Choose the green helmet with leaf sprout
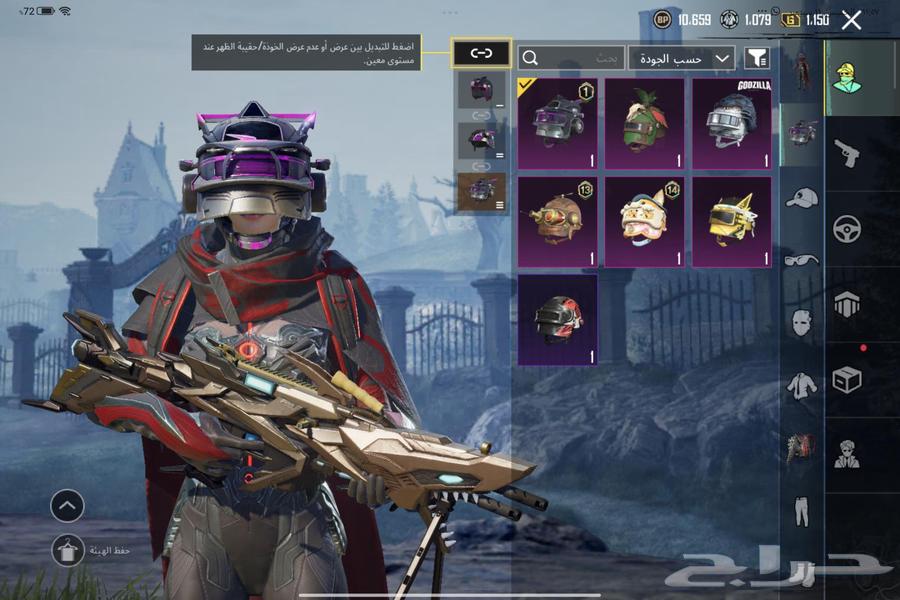This screenshot has width=900, height=600. point(644,123)
